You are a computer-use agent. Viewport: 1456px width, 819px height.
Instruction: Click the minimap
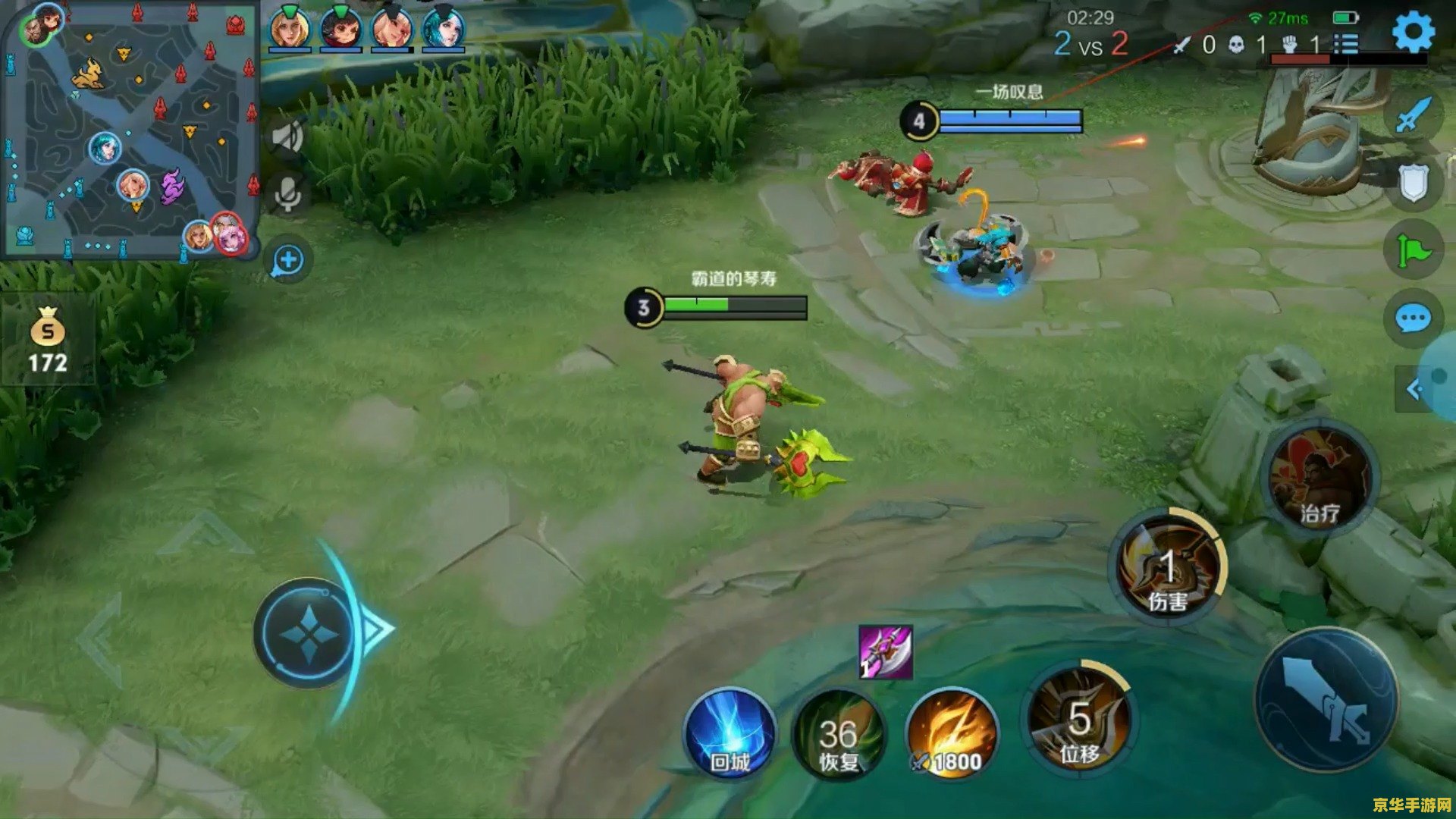(x=130, y=129)
